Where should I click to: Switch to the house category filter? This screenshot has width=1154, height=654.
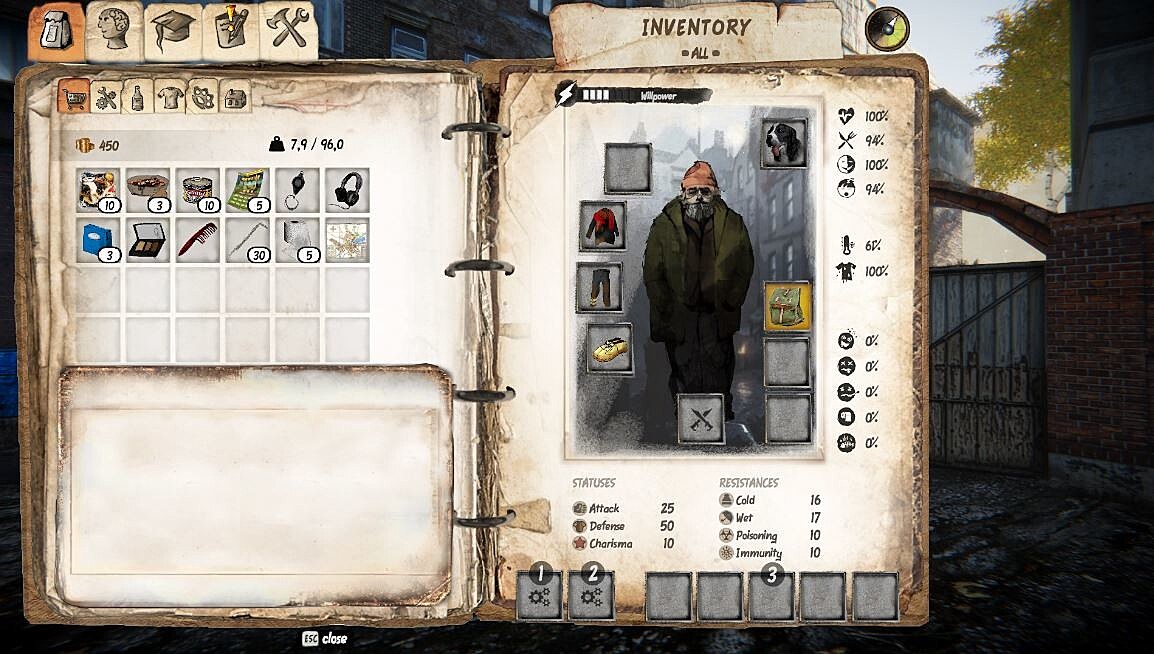(235, 98)
